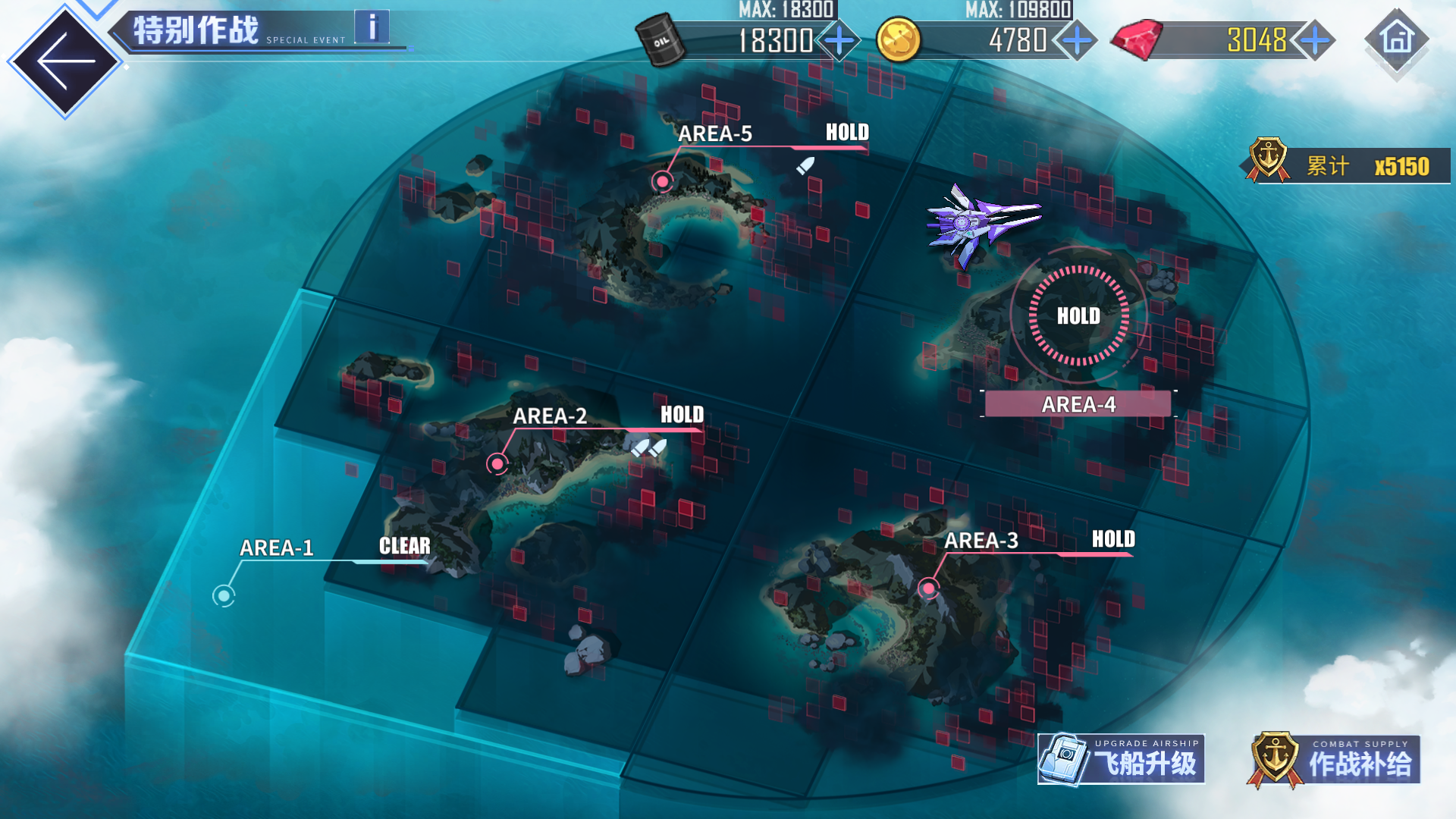1456x819 pixels.
Task: Return to the home screen
Action: [x=1397, y=39]
